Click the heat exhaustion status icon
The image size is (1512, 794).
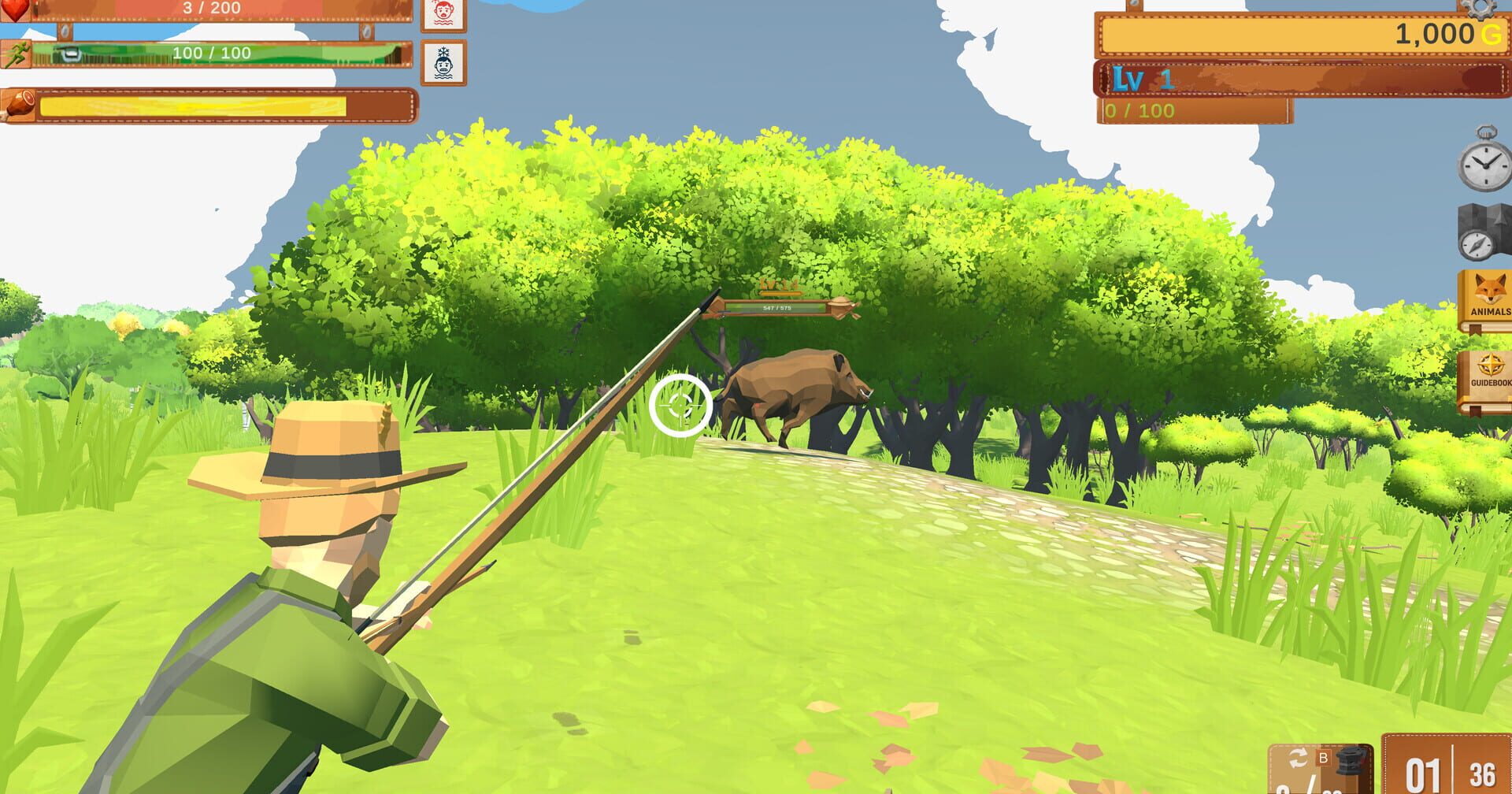click(442, 16)
